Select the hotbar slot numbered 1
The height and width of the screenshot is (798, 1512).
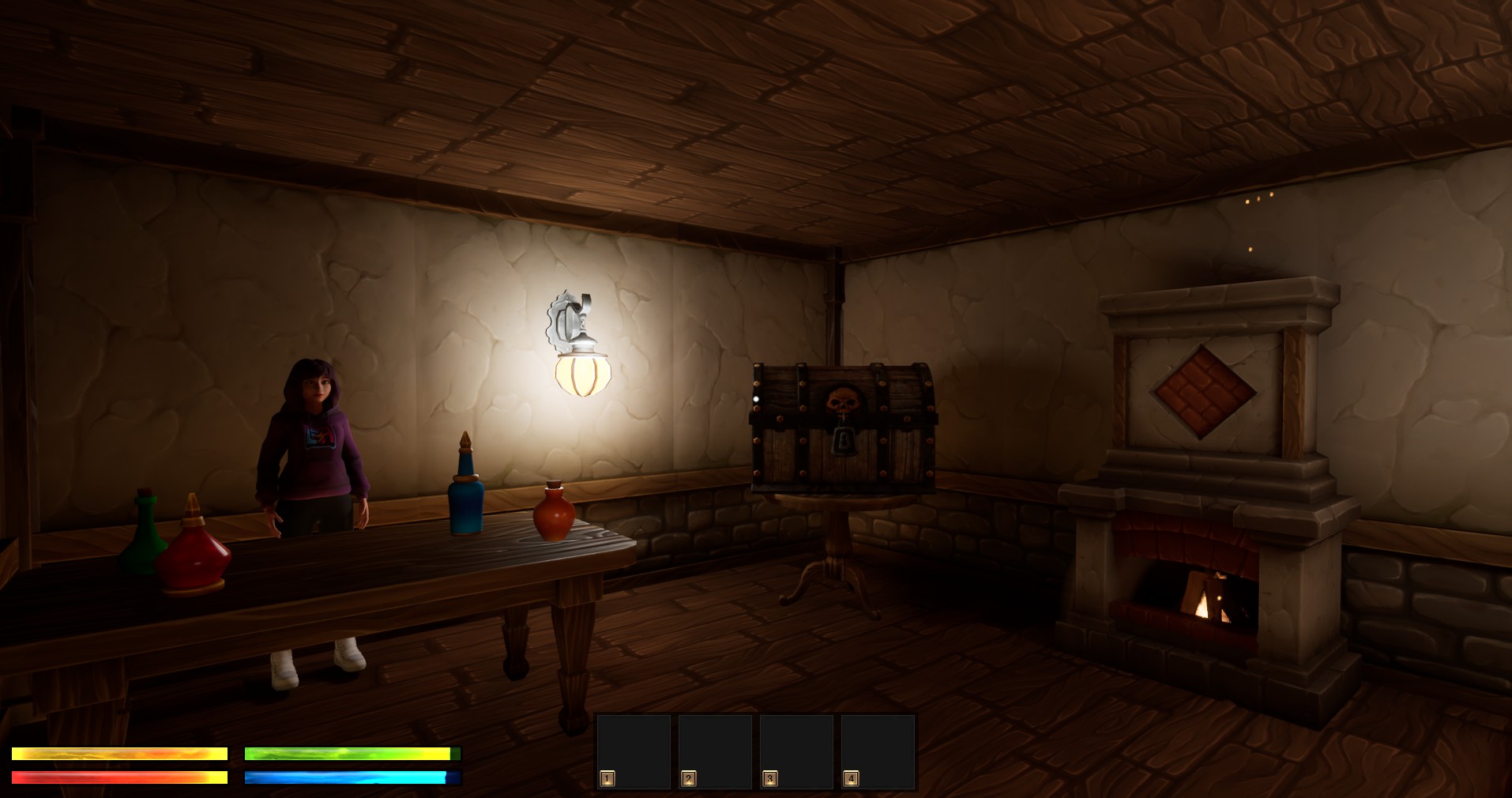[x=634, y=751]
